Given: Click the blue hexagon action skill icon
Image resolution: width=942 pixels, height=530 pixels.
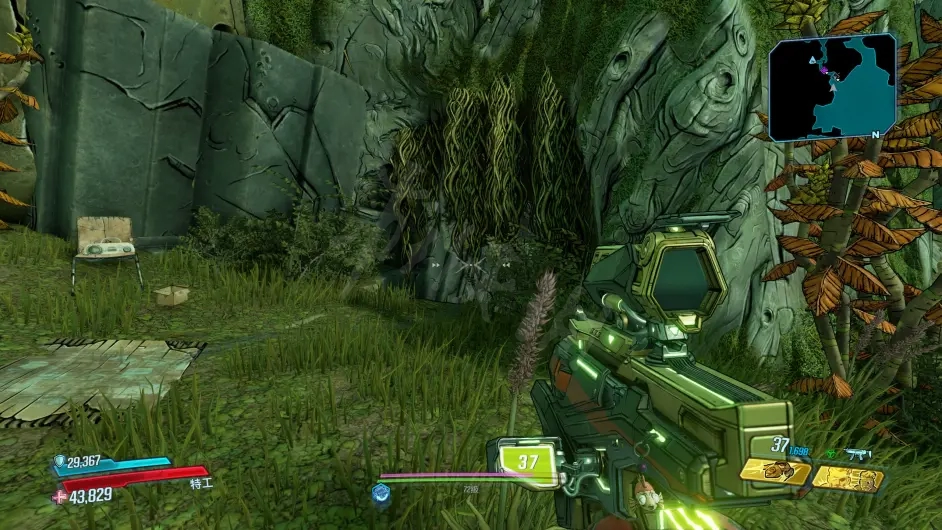Looking at the screenshot, I should pos(381,492).
